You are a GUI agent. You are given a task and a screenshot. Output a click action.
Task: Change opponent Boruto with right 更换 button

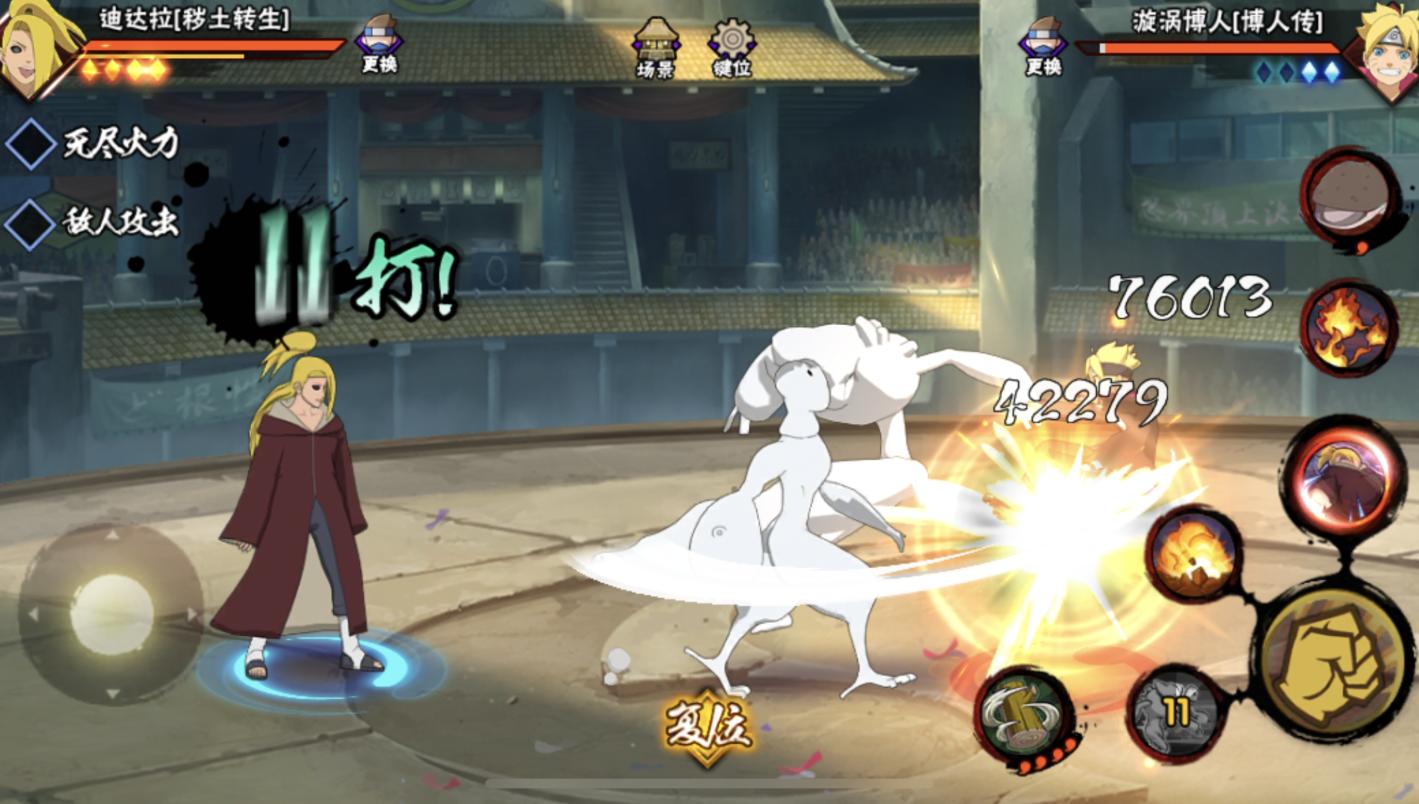pyautogui.click(x=1043, y=47)
